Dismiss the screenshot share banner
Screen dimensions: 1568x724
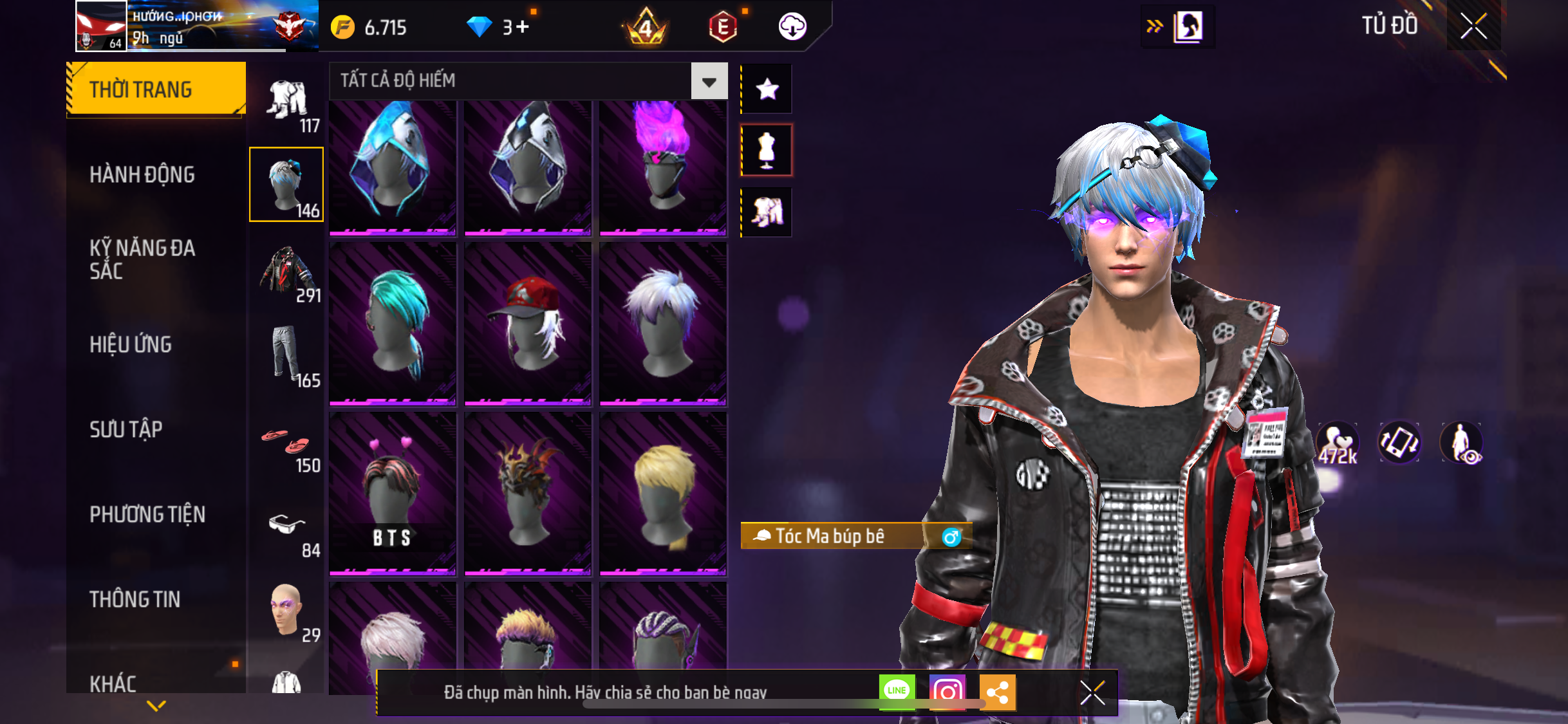1092,692
